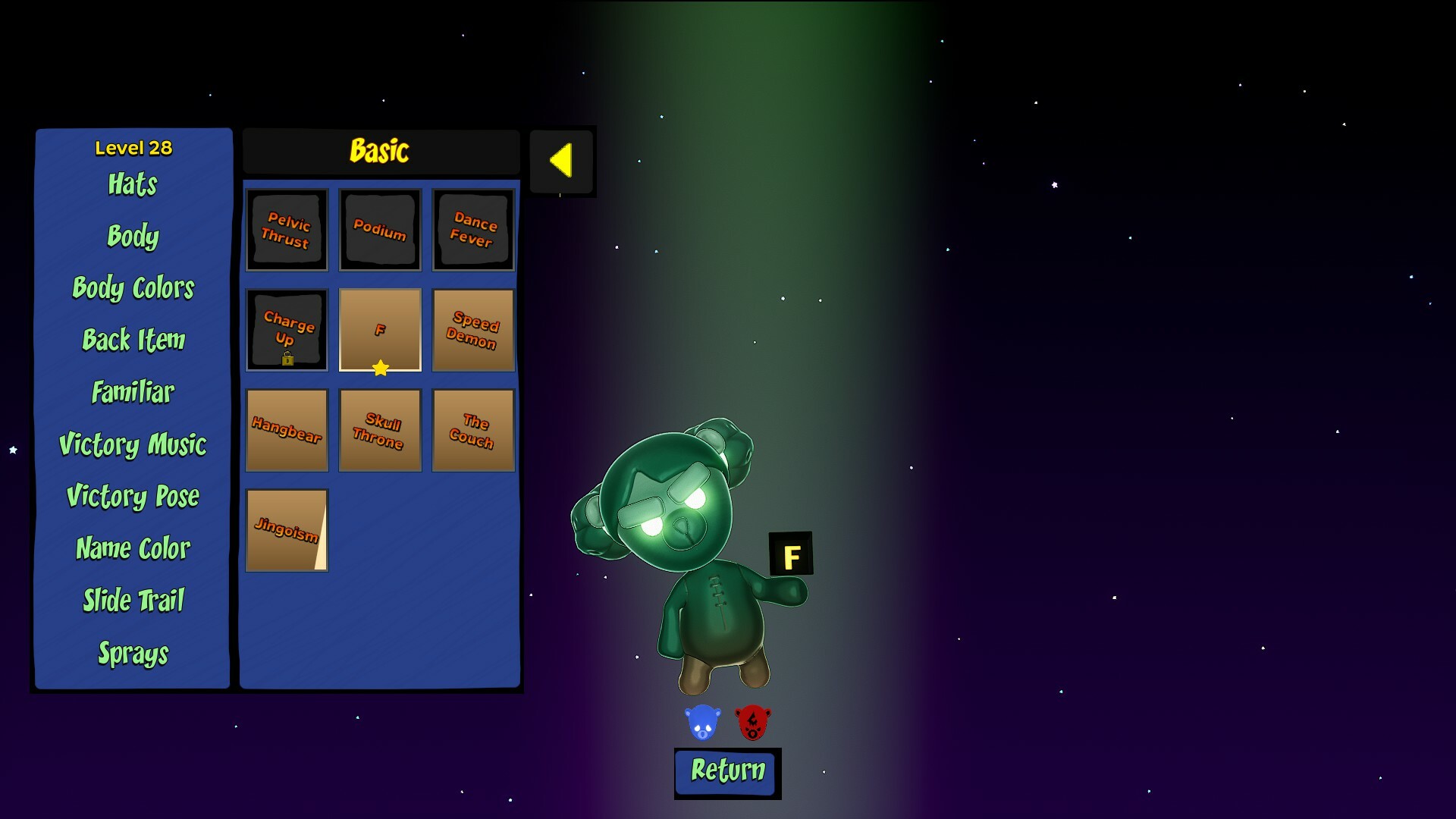Open the Hats category
Image resolution: width=1456 pixels, height=819 pixels.
pos(133,185)
